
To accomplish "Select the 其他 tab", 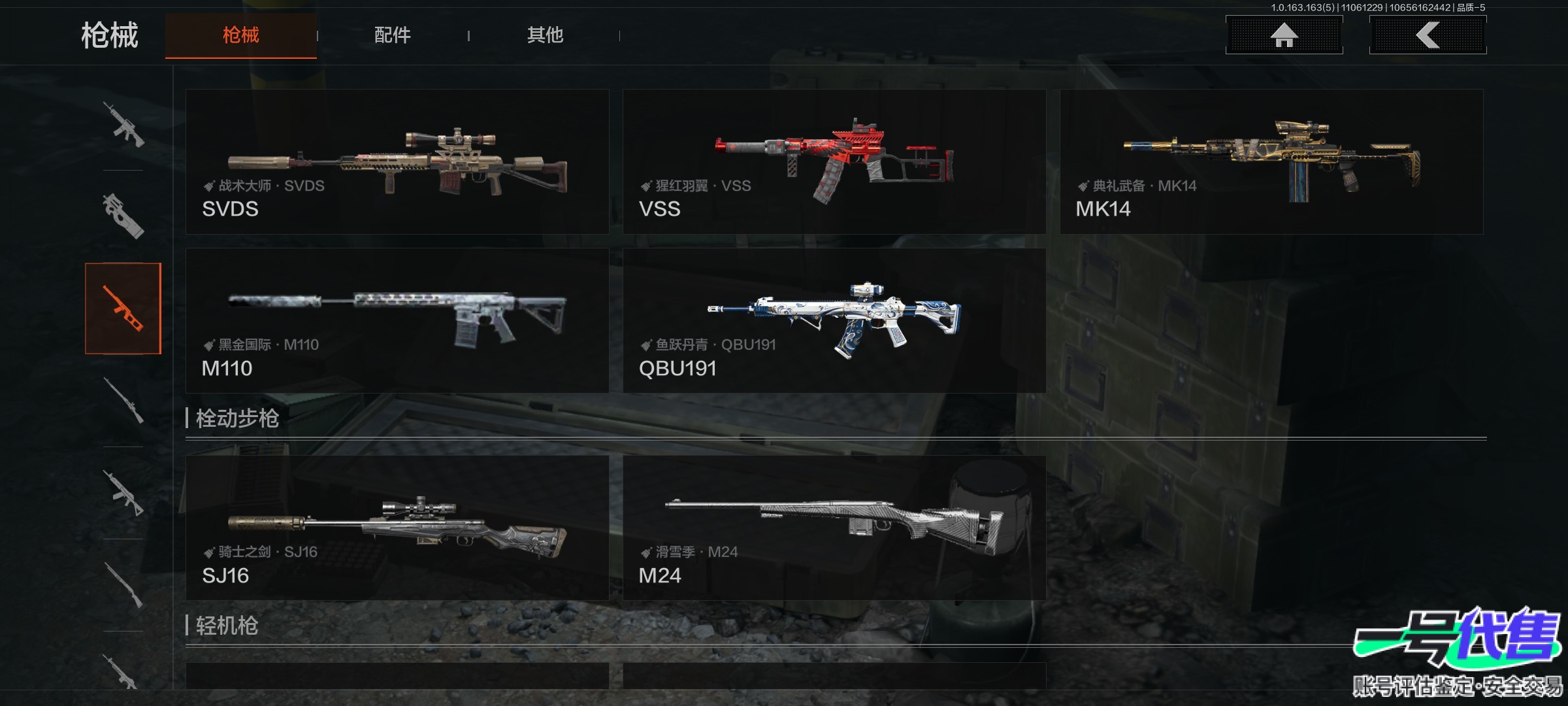I will pos(545,35).
